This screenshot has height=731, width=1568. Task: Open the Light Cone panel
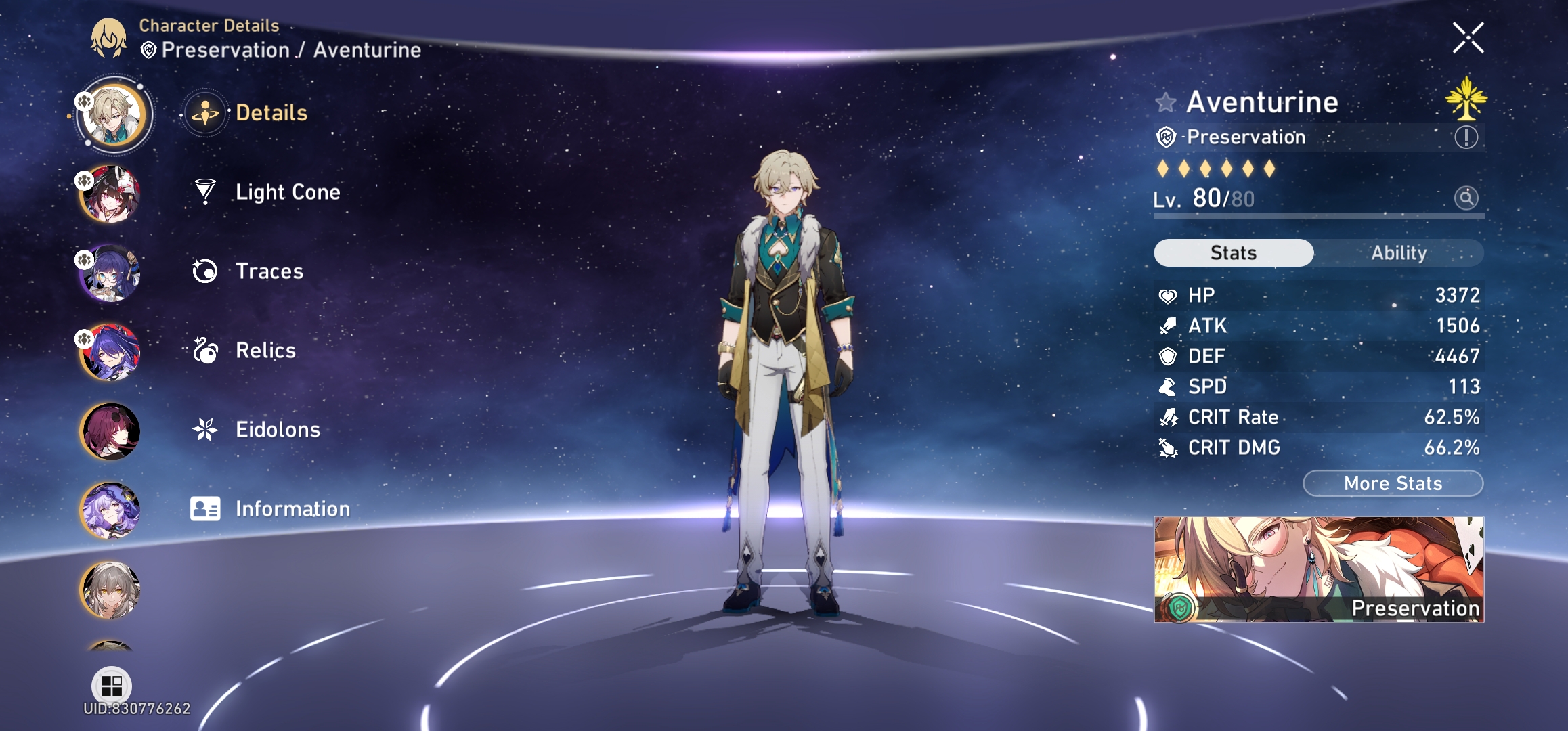(288, 192)
